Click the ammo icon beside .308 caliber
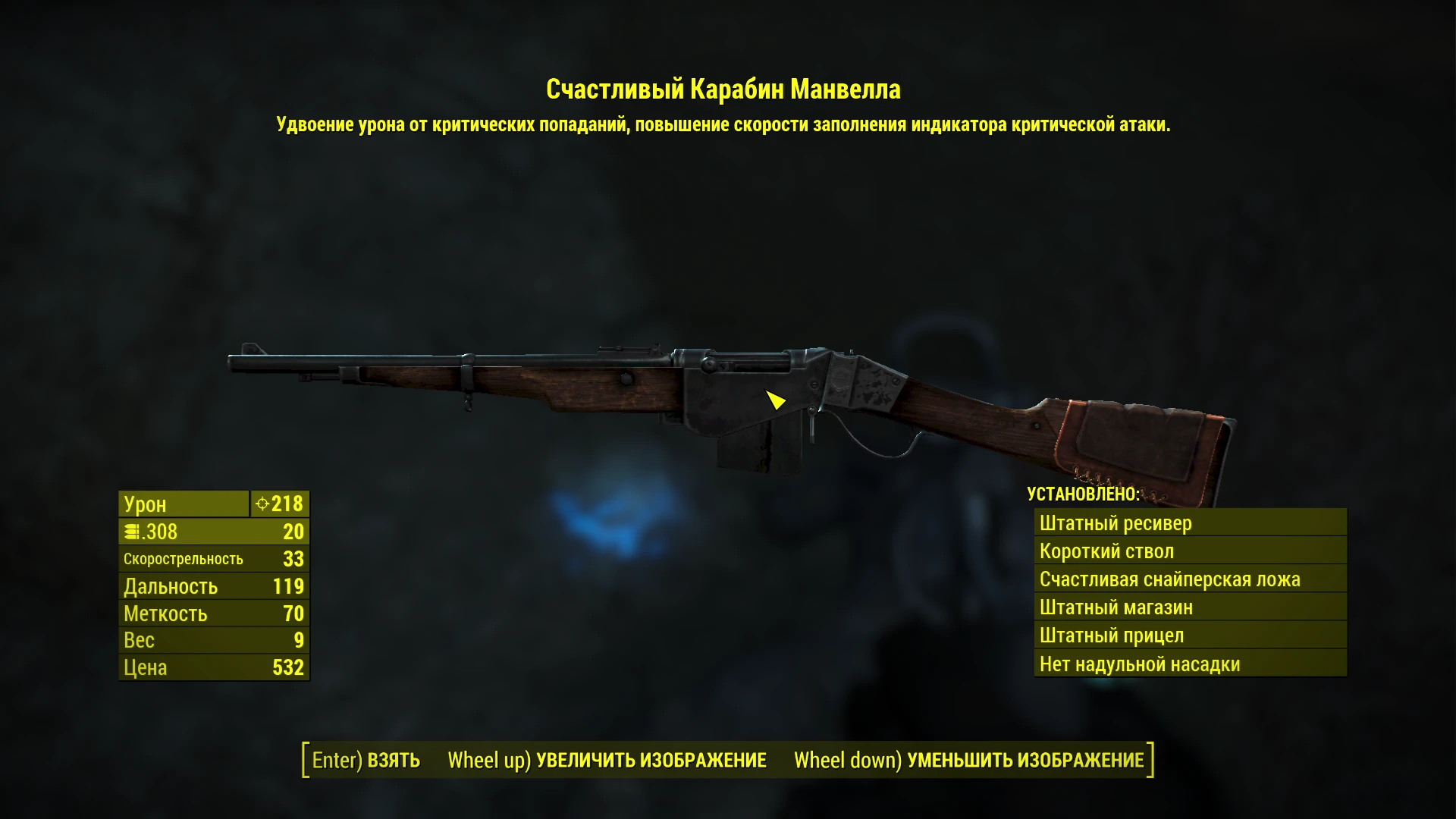 pos(132,532)
